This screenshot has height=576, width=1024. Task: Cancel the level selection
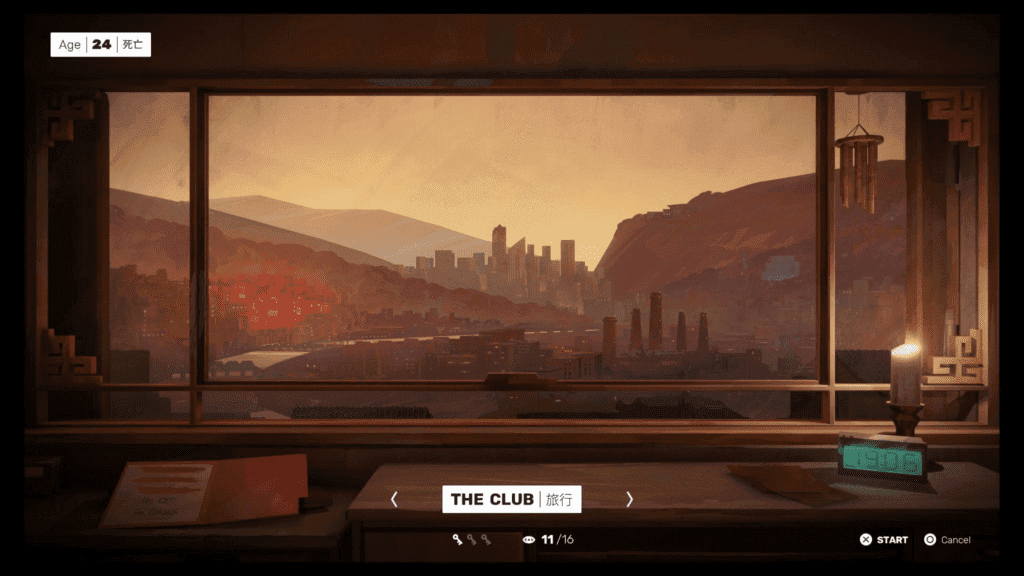tap(947, 540)
